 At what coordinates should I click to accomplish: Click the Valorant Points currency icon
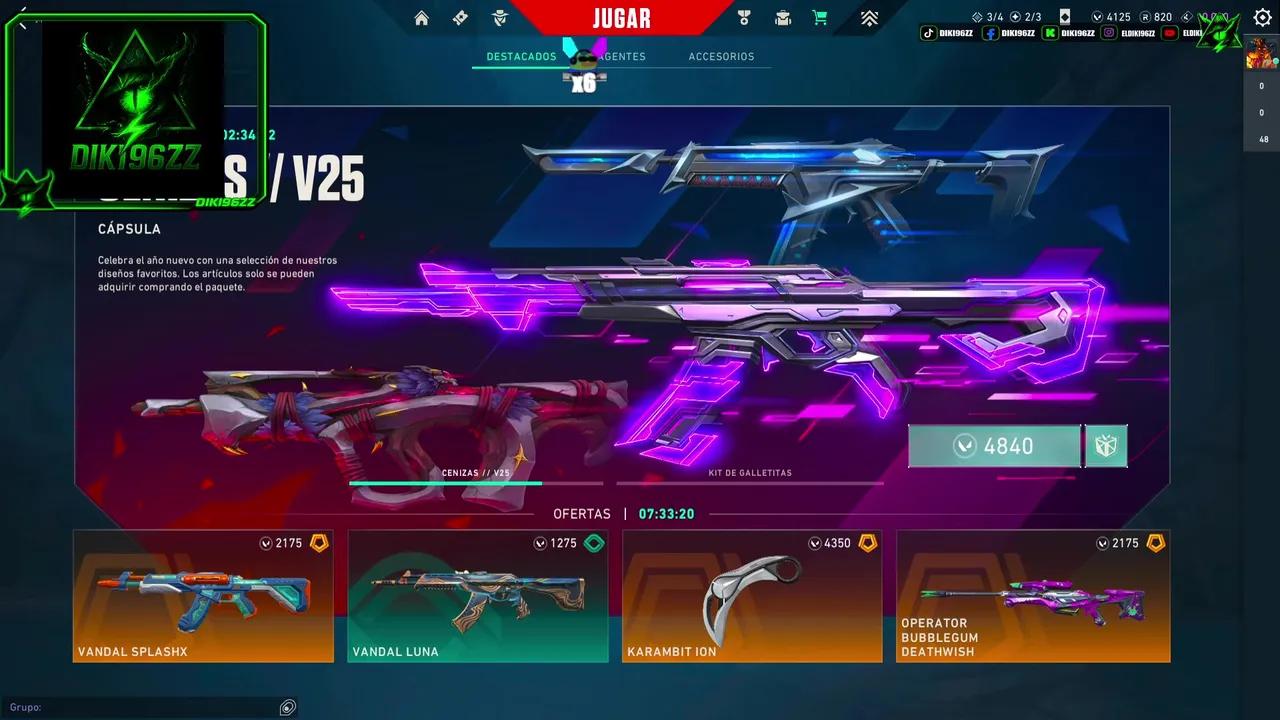click(1097, 17)
